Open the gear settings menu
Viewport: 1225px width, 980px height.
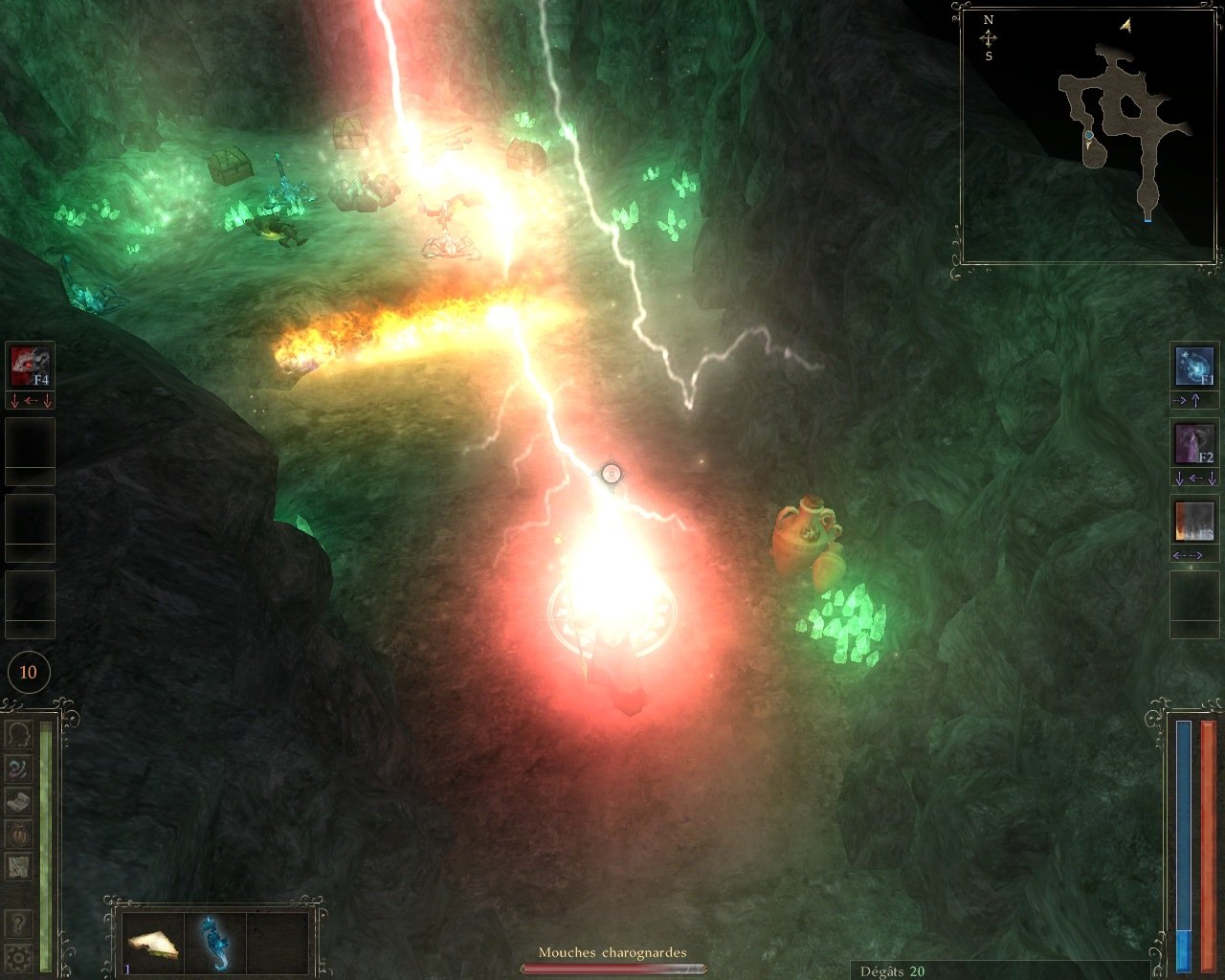click(18, 955)
